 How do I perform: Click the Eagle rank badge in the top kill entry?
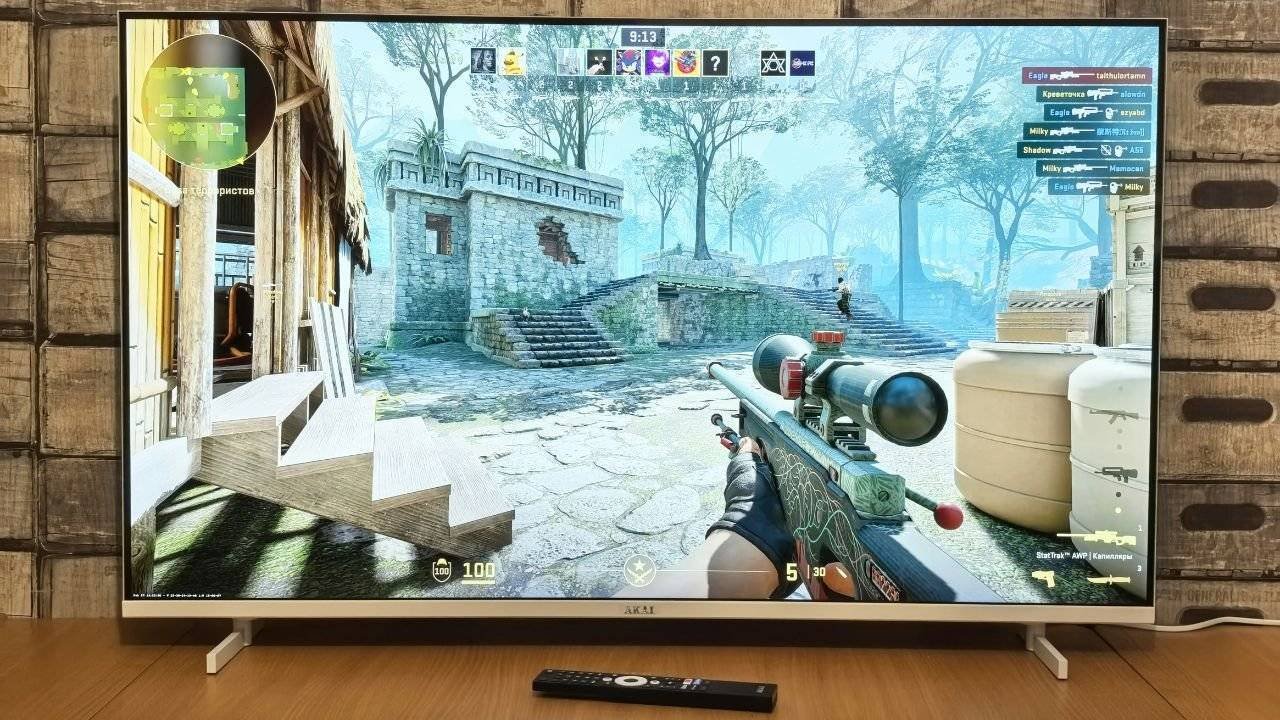[x=1037, y=76]
